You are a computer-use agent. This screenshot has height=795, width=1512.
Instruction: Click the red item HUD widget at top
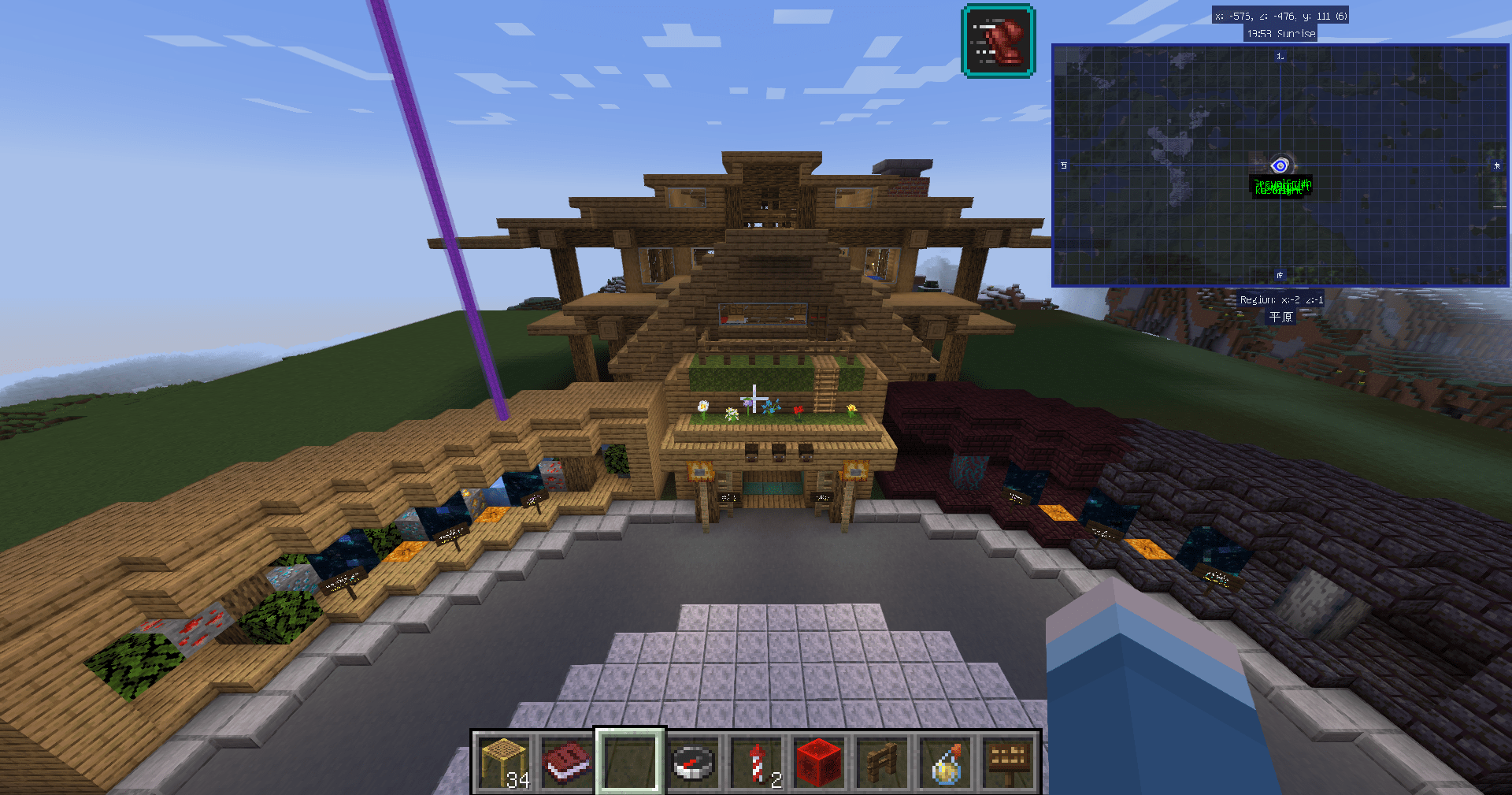click(996, 41)
